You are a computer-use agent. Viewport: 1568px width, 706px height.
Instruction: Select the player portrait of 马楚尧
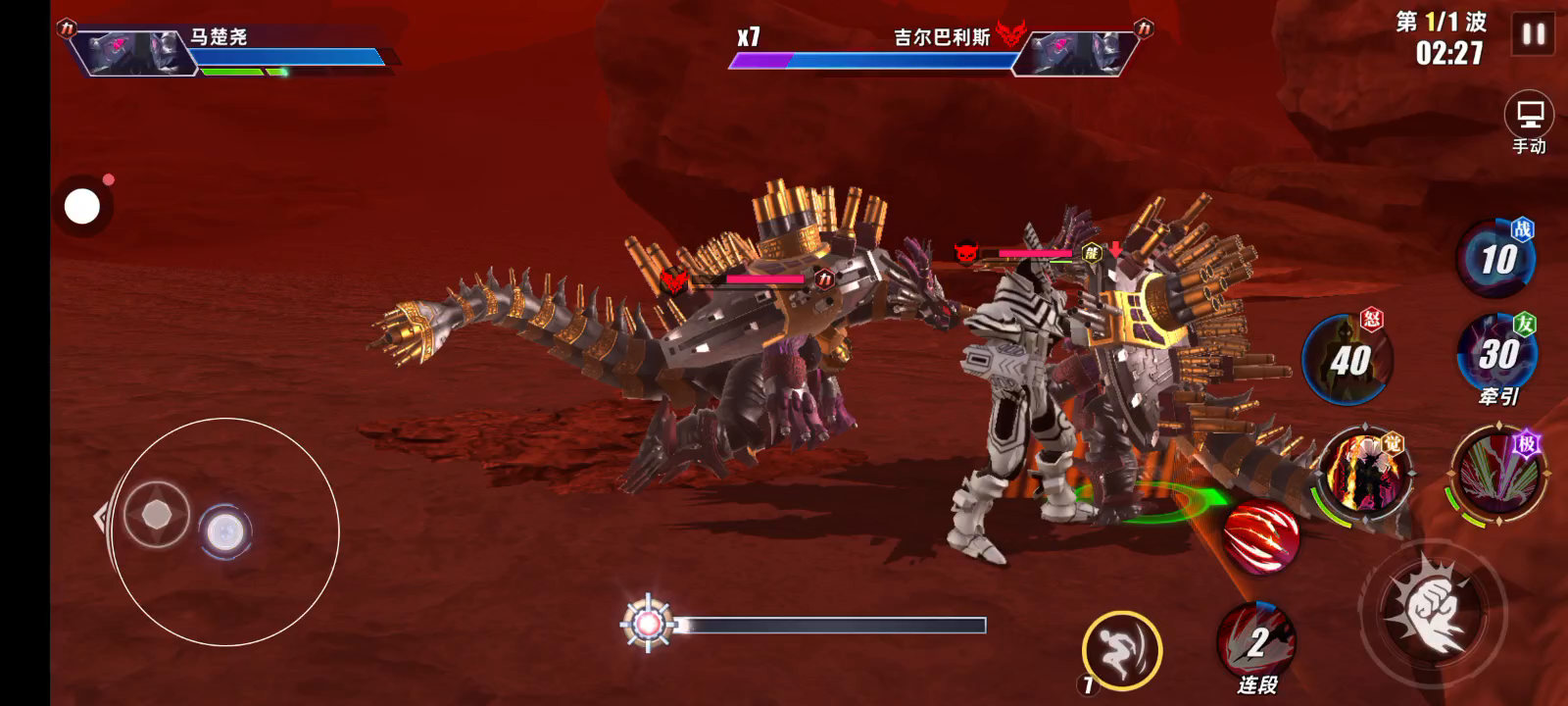coord(132,52)
